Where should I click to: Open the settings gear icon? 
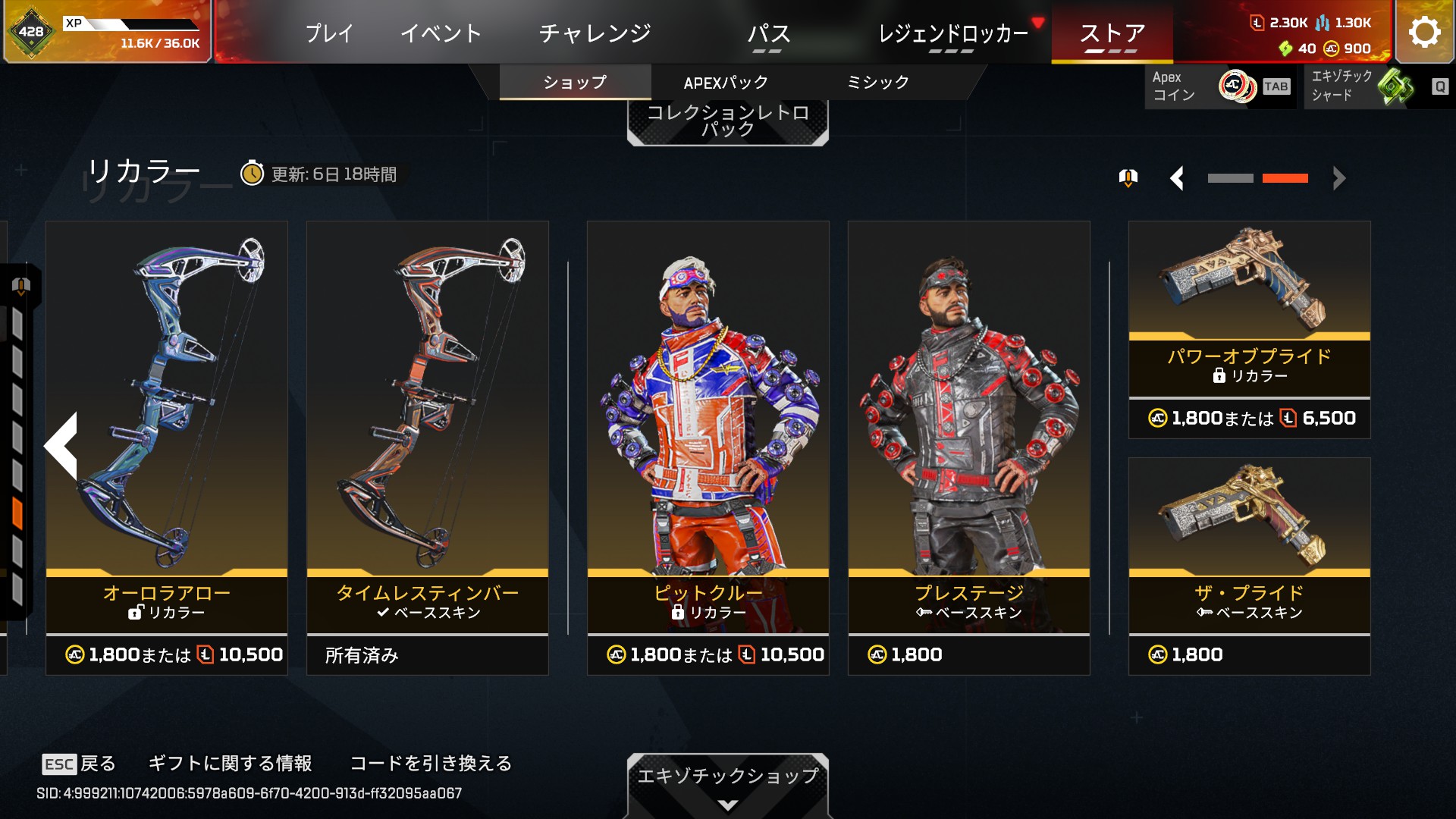click(x=1424, y=32)
